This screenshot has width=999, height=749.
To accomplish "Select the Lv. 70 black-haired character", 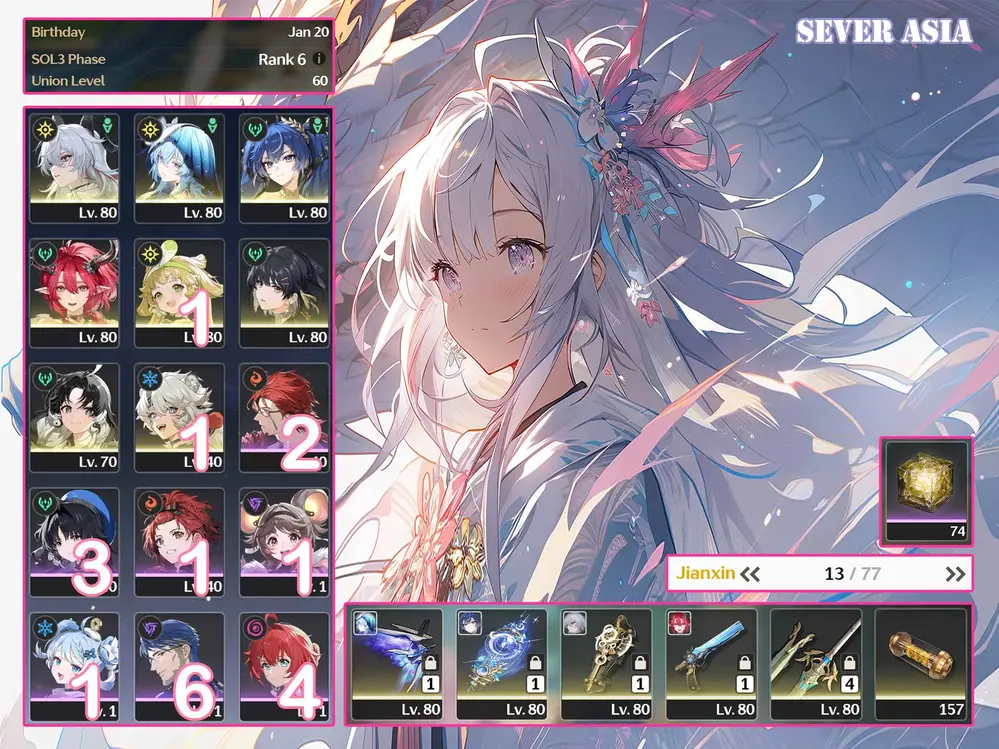I will pyautogui.click(x=75, y=417).
